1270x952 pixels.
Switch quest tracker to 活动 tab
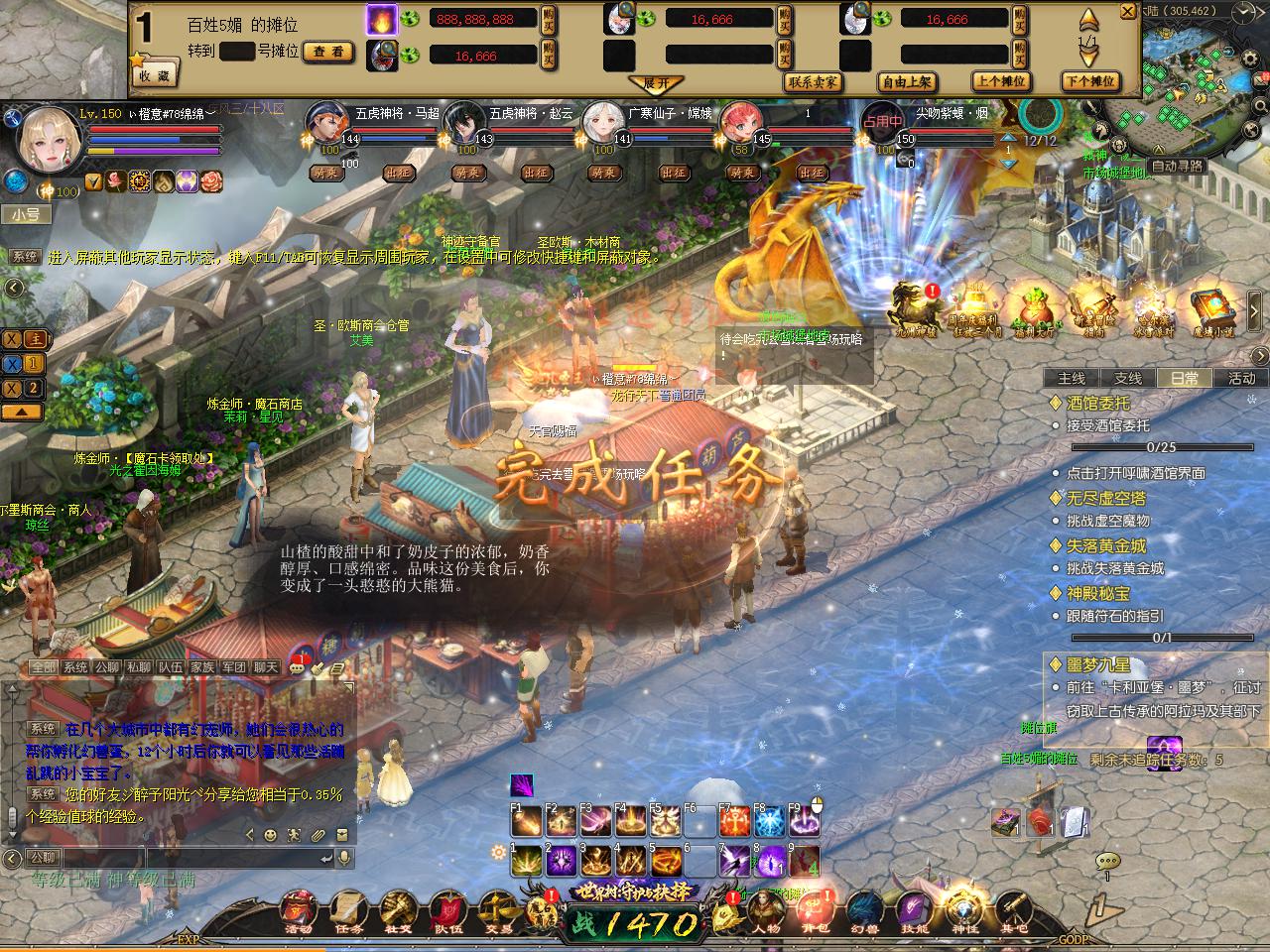point(1242,378)
